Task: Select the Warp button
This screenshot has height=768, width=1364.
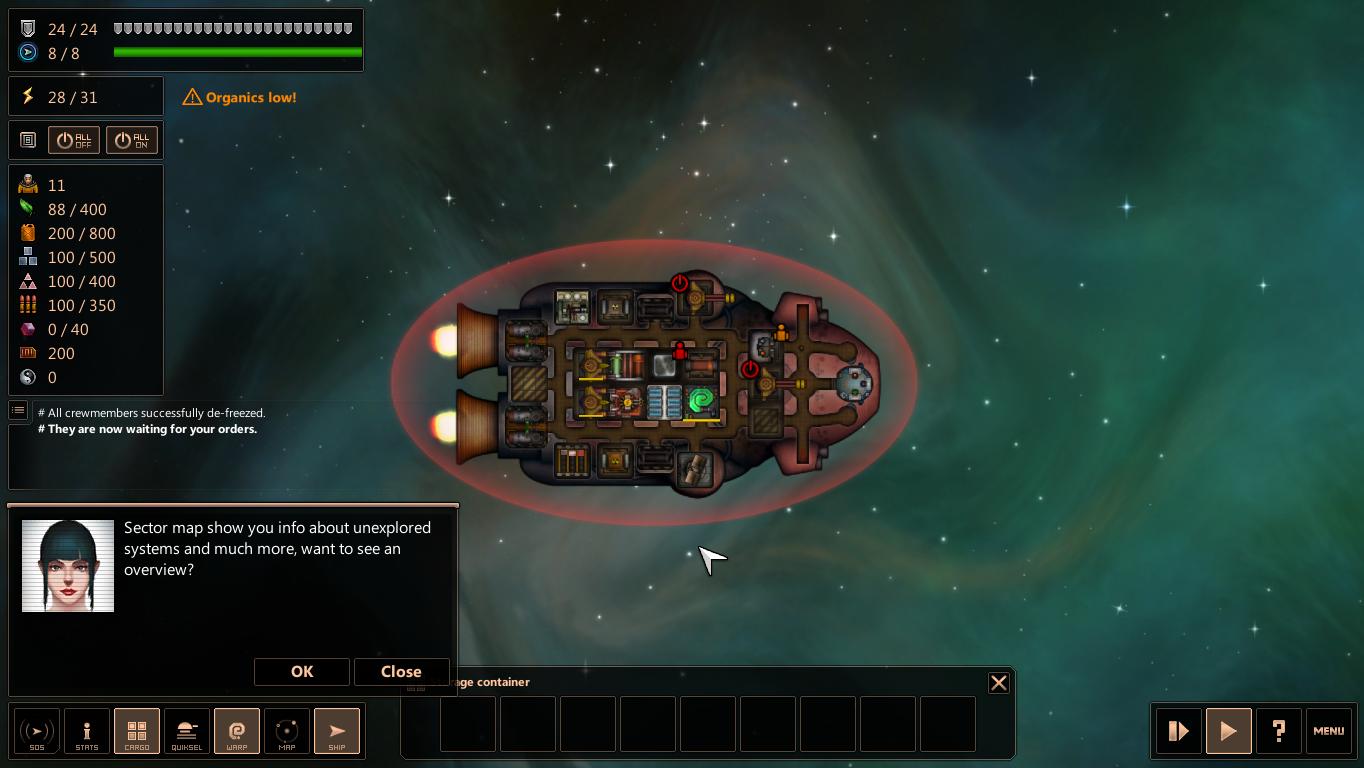Action: (237, 731)
